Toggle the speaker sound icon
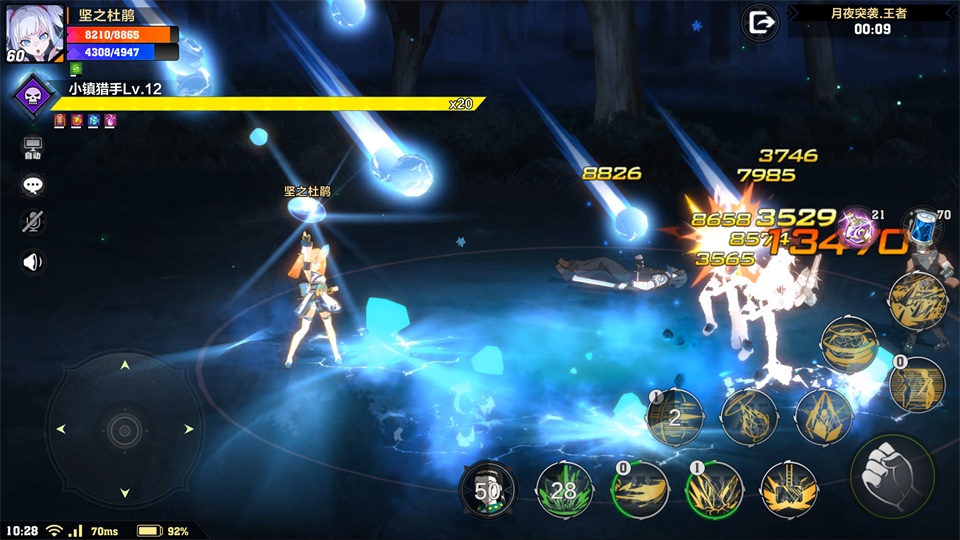Image resolution: width=960 pixels, height=540 pixels. tap(33, 262)
